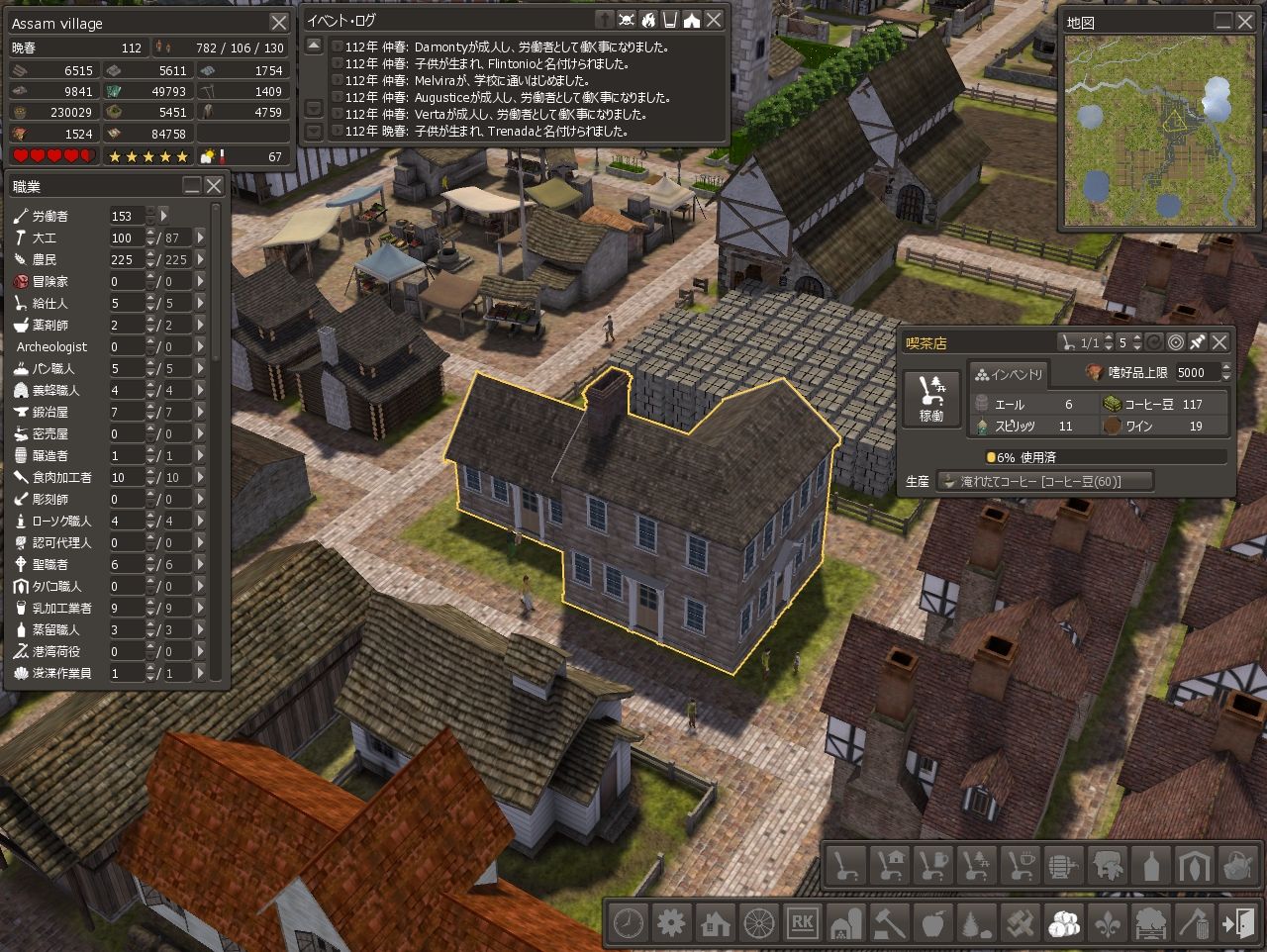
Task: Click the camera follow button on 喫茶店
Action: [1177, 342]
